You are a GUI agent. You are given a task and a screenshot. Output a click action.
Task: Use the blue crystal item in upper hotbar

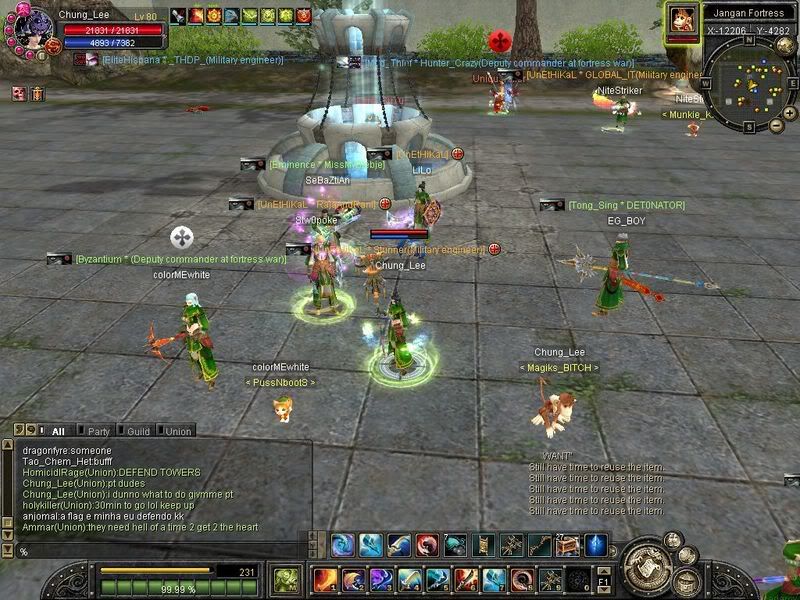pos(596,545)
